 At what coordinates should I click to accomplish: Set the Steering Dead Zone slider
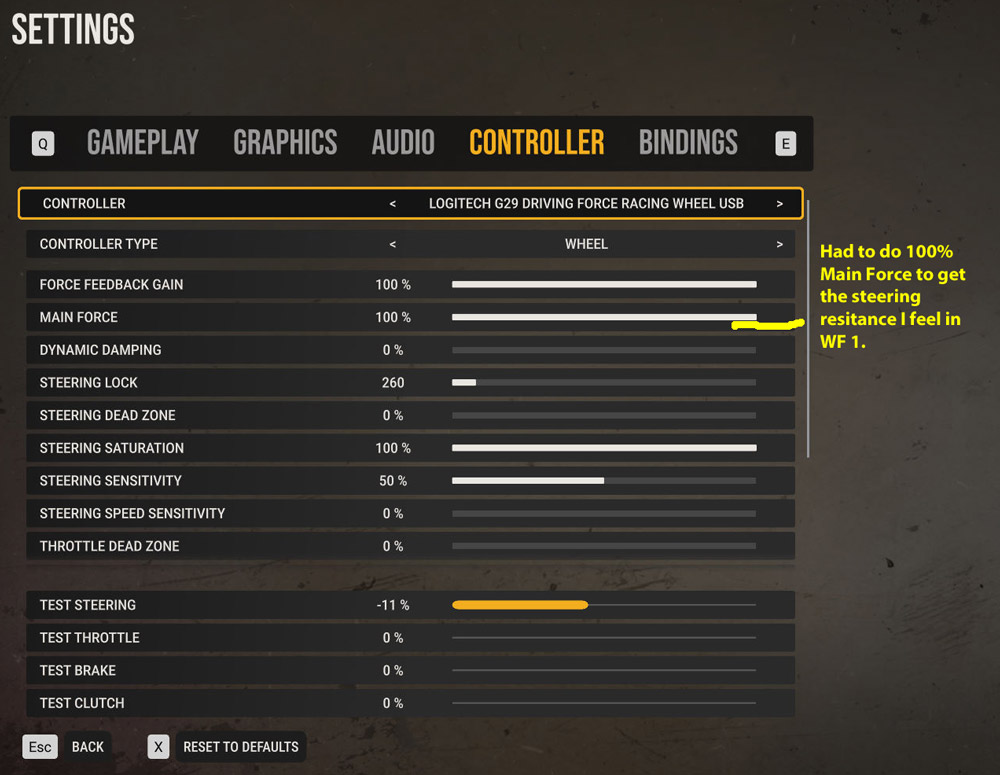604,415
